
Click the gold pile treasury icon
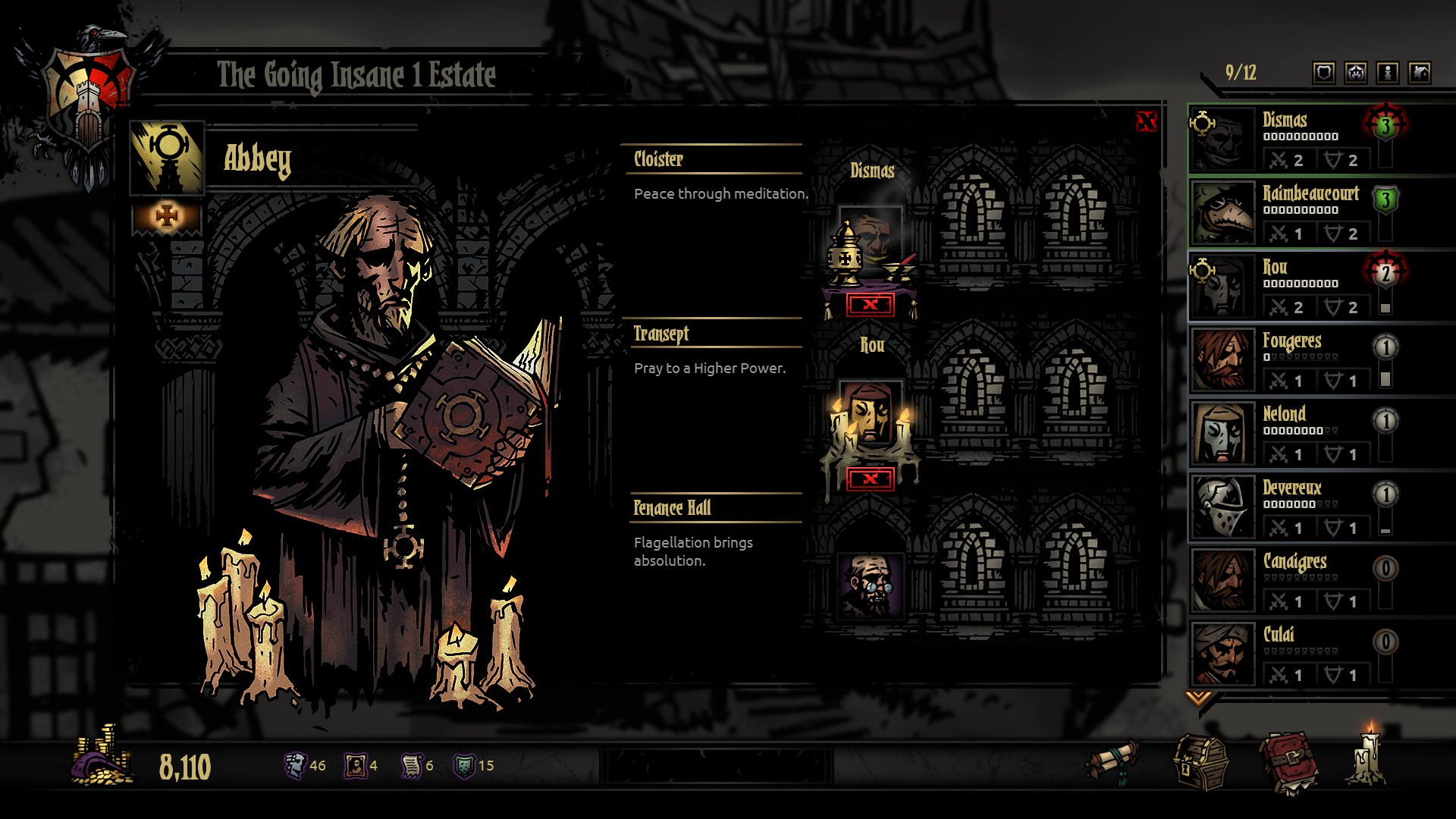pos(103,757)
